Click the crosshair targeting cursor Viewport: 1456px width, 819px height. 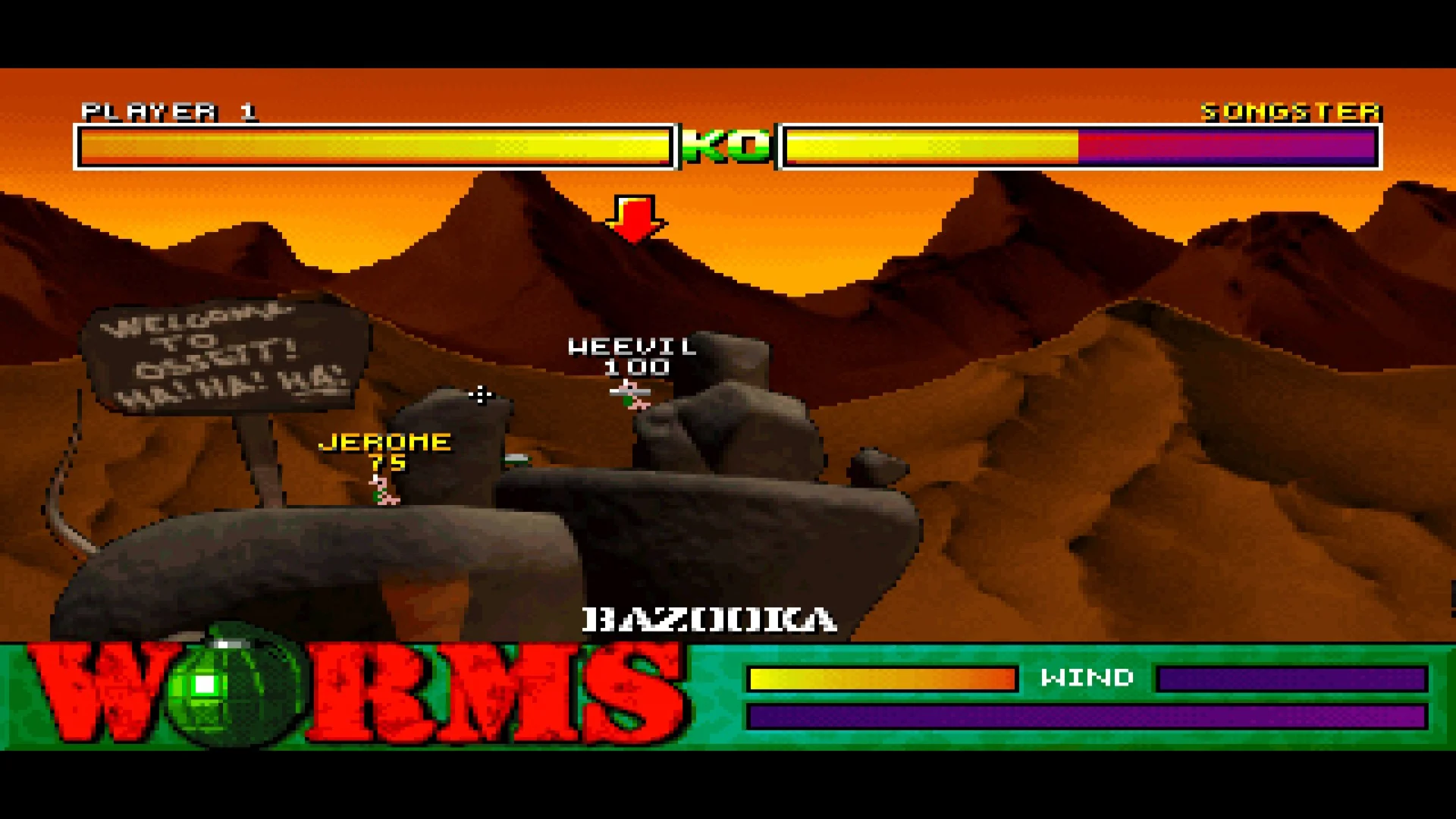pos(480,395)
